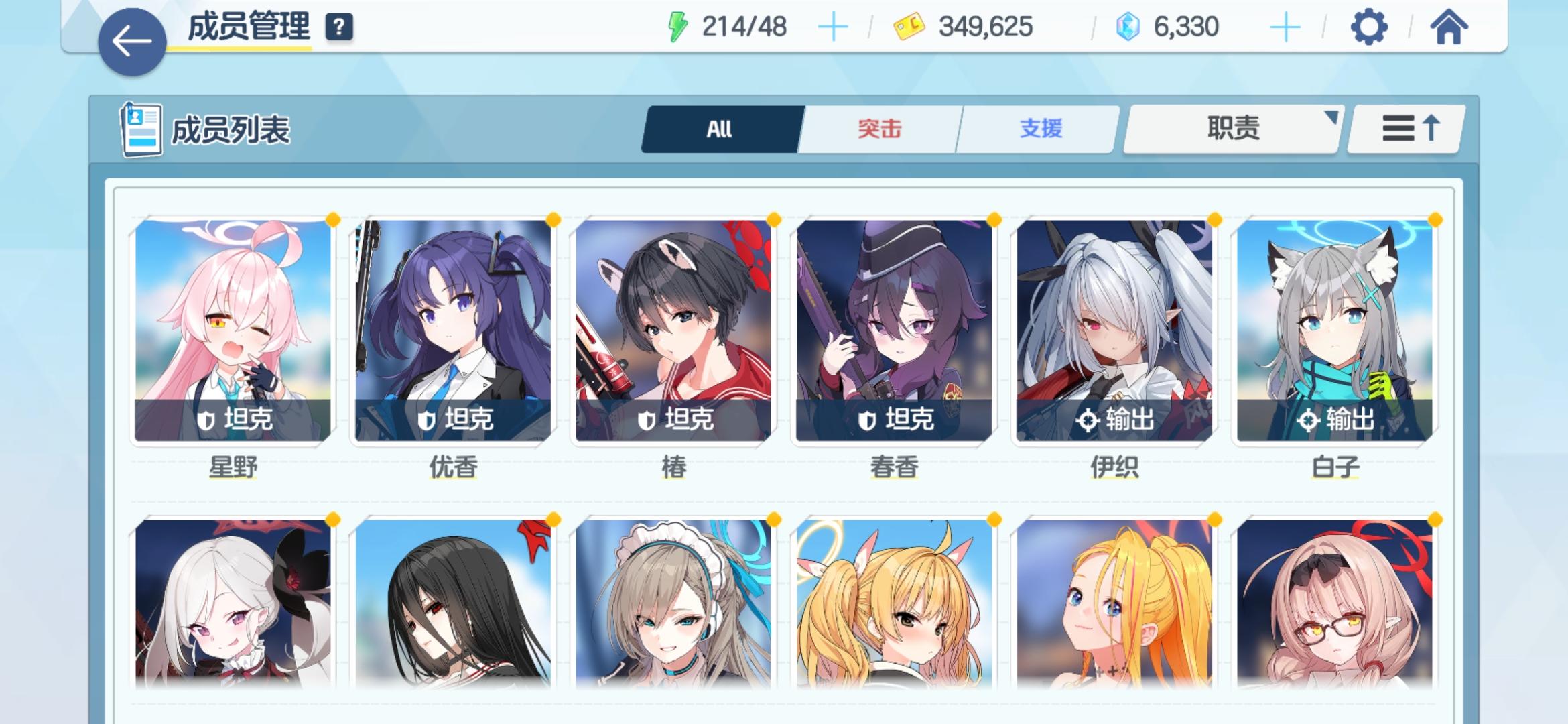Image resolution: width=1568 pixels, height=724 pixels.
Task: Tap the green energy bolt icon
Action: pos(678,25)
